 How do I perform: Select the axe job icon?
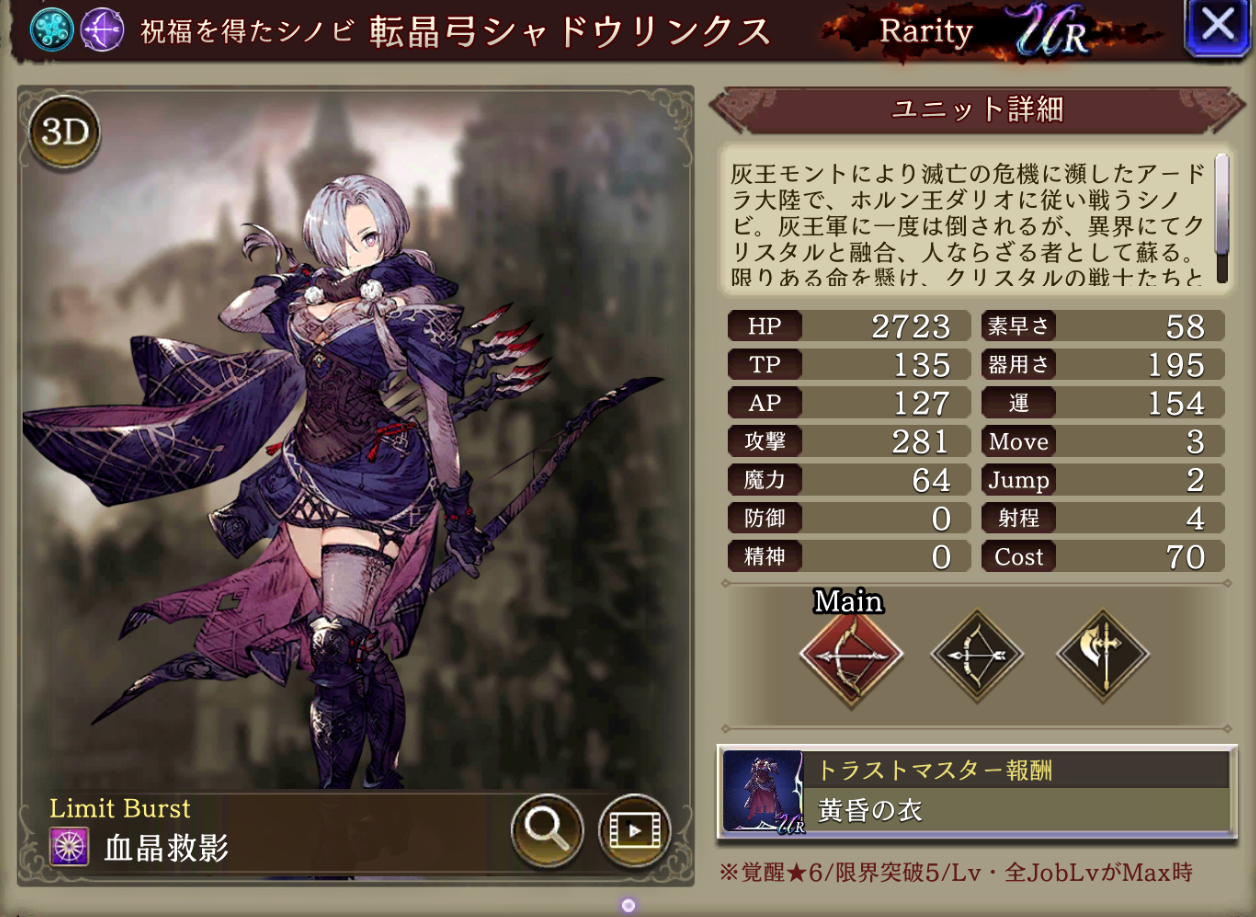click(1103, 656)
